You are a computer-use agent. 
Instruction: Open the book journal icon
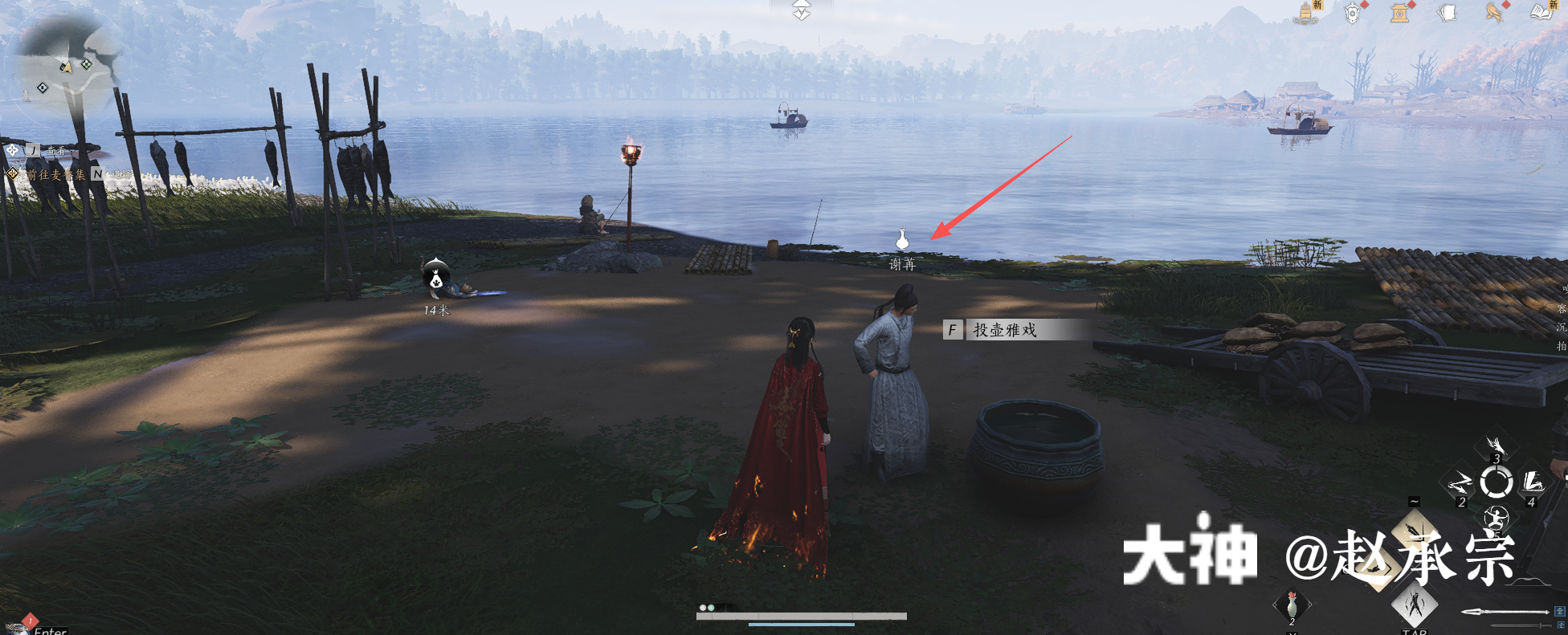(x=1541, y=13)
